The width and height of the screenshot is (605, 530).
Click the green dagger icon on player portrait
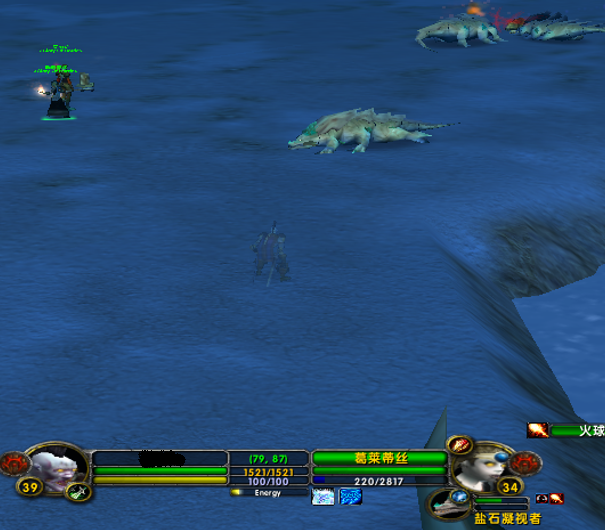(x=80, y=491)
